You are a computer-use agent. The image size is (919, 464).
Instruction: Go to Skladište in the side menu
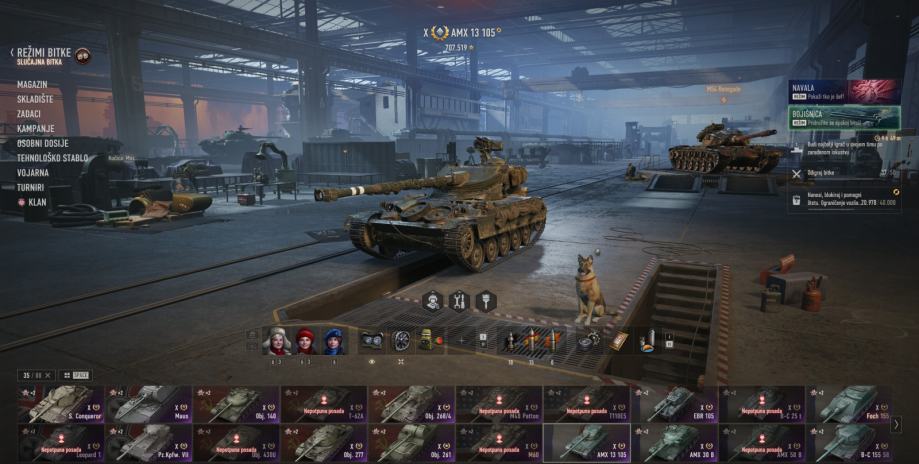35,100
